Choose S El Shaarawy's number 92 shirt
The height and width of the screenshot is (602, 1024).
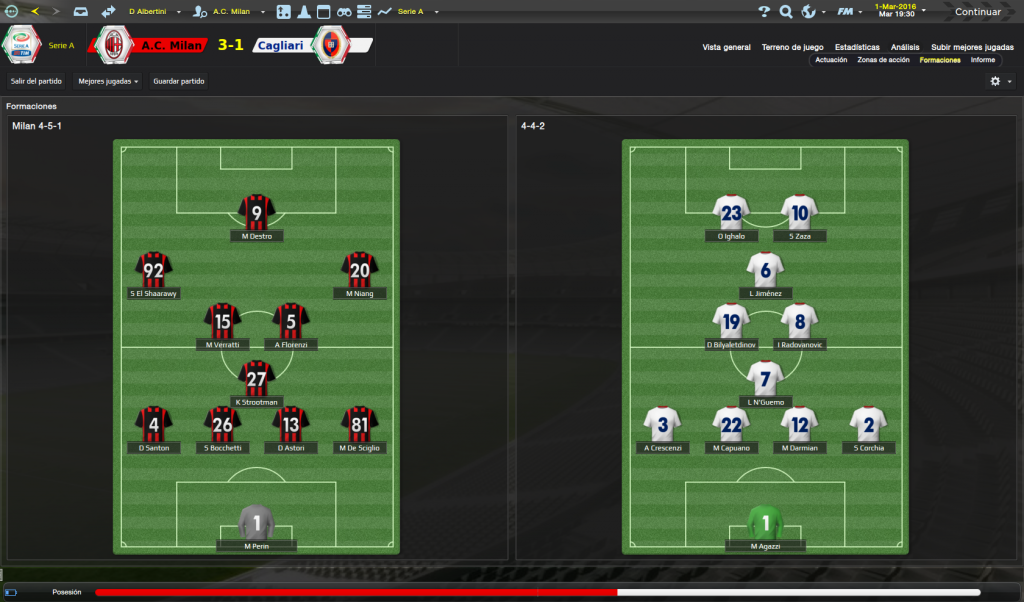tap(154, 270)
